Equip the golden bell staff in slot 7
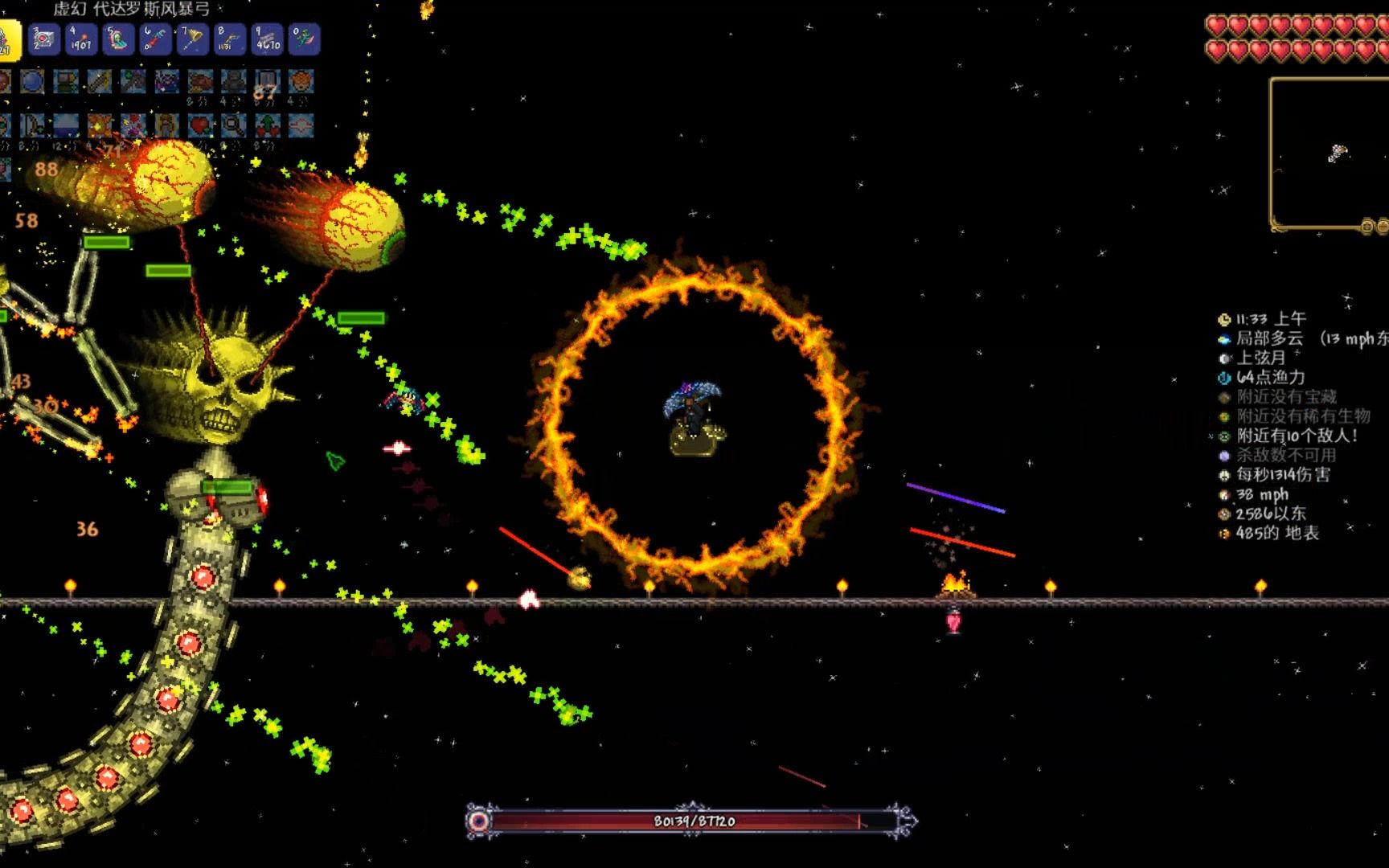 tap(193, 39)
